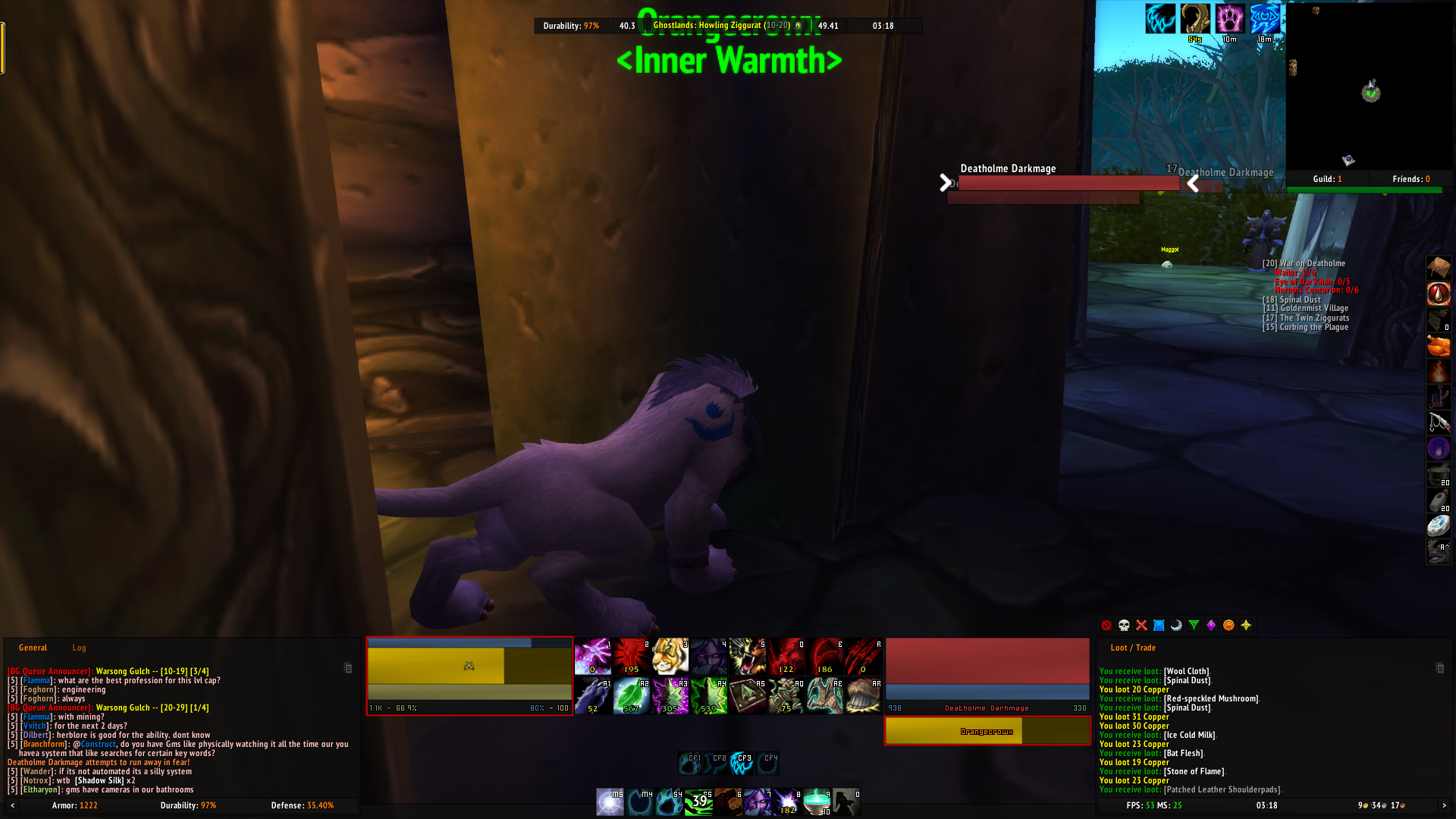The height and width of the screenshot is (819, 1456).
Task: Mark the target with the skull raid icon
Action: 1122,625
